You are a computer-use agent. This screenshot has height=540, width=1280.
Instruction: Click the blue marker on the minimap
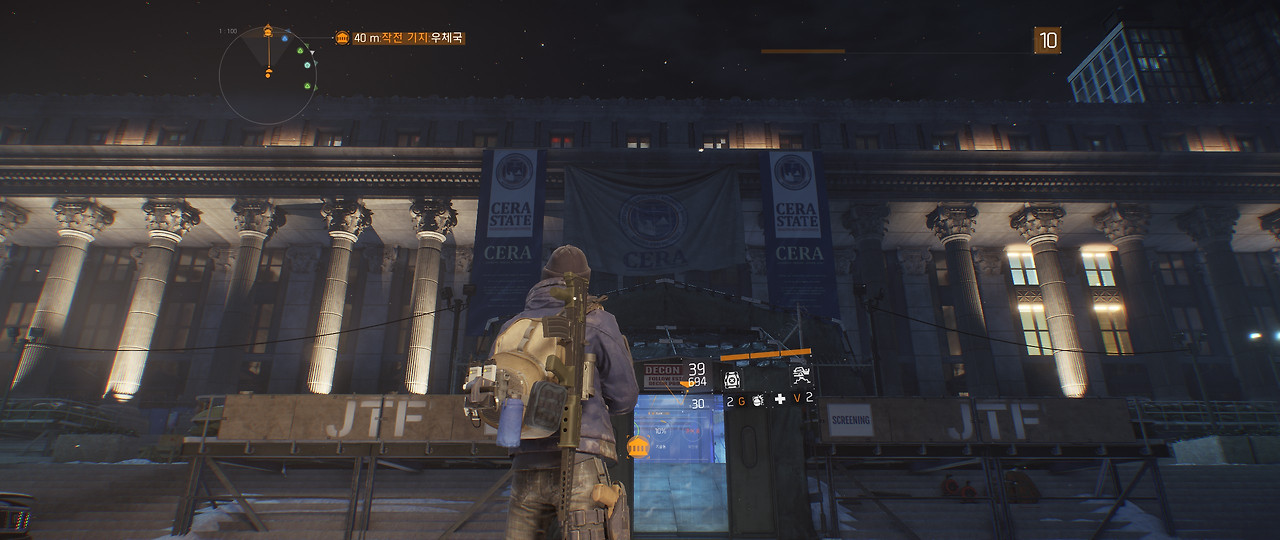(x=284, y=39)
